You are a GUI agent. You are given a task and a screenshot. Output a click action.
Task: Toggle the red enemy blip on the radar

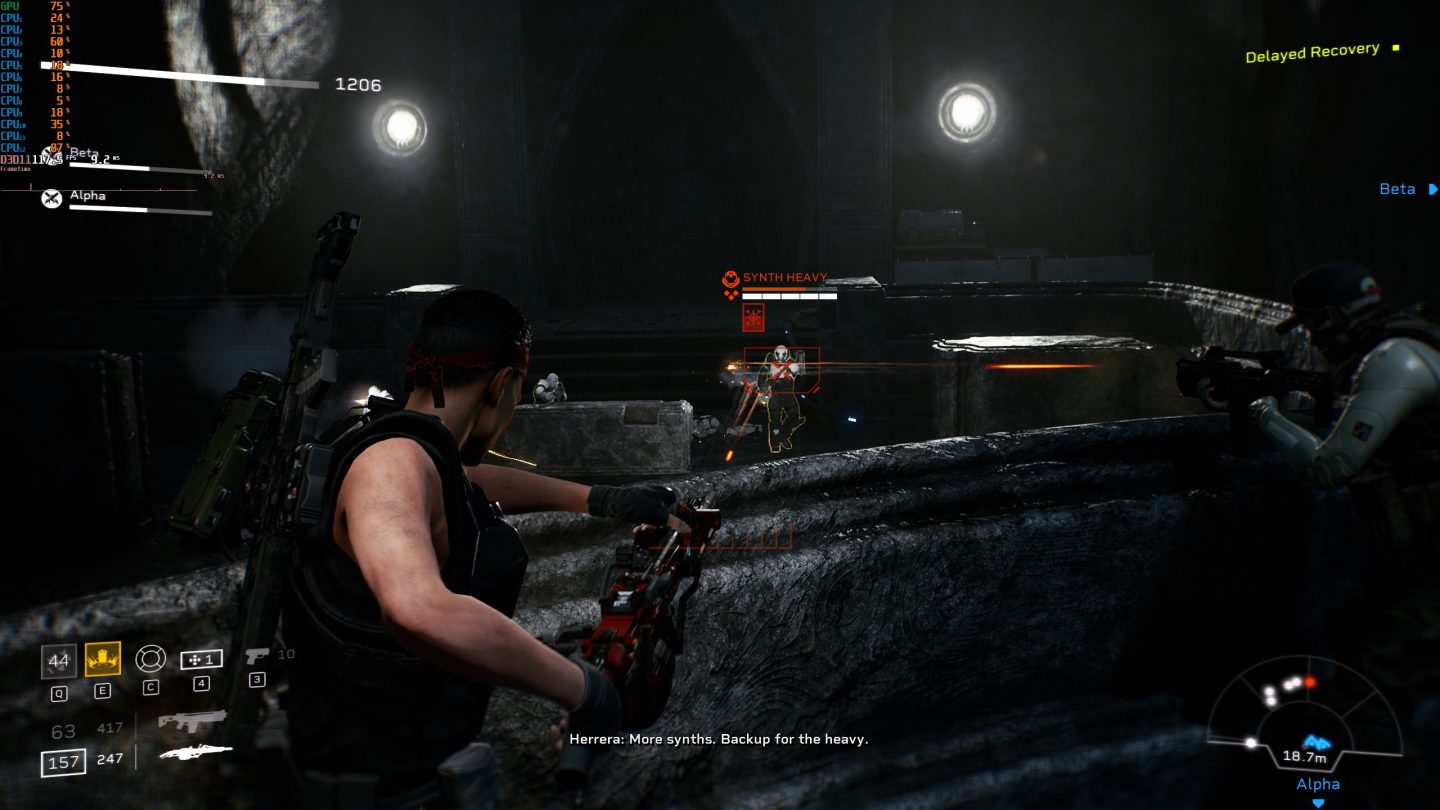click(x=1309, y=682)
